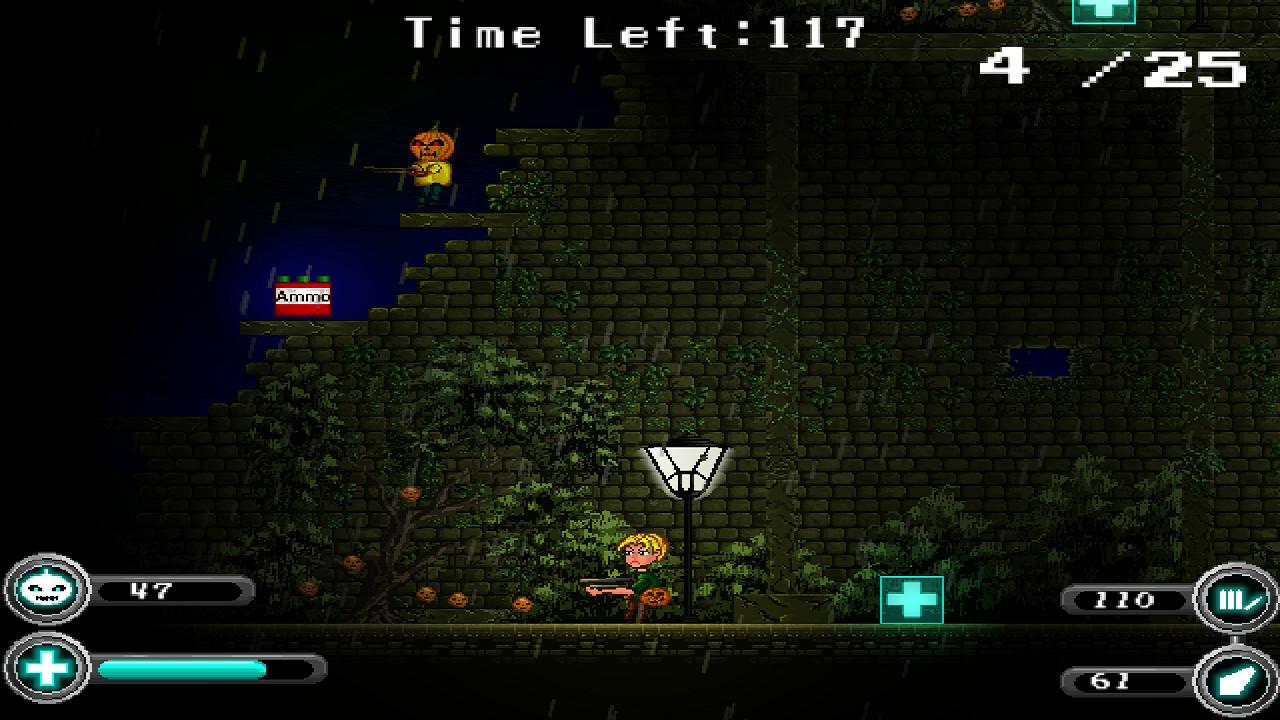The width and height of the screenshot is (1280, 720).
Task: Toggle the 110 rifle ammo counter display
Action: (x=1125, y=600)
